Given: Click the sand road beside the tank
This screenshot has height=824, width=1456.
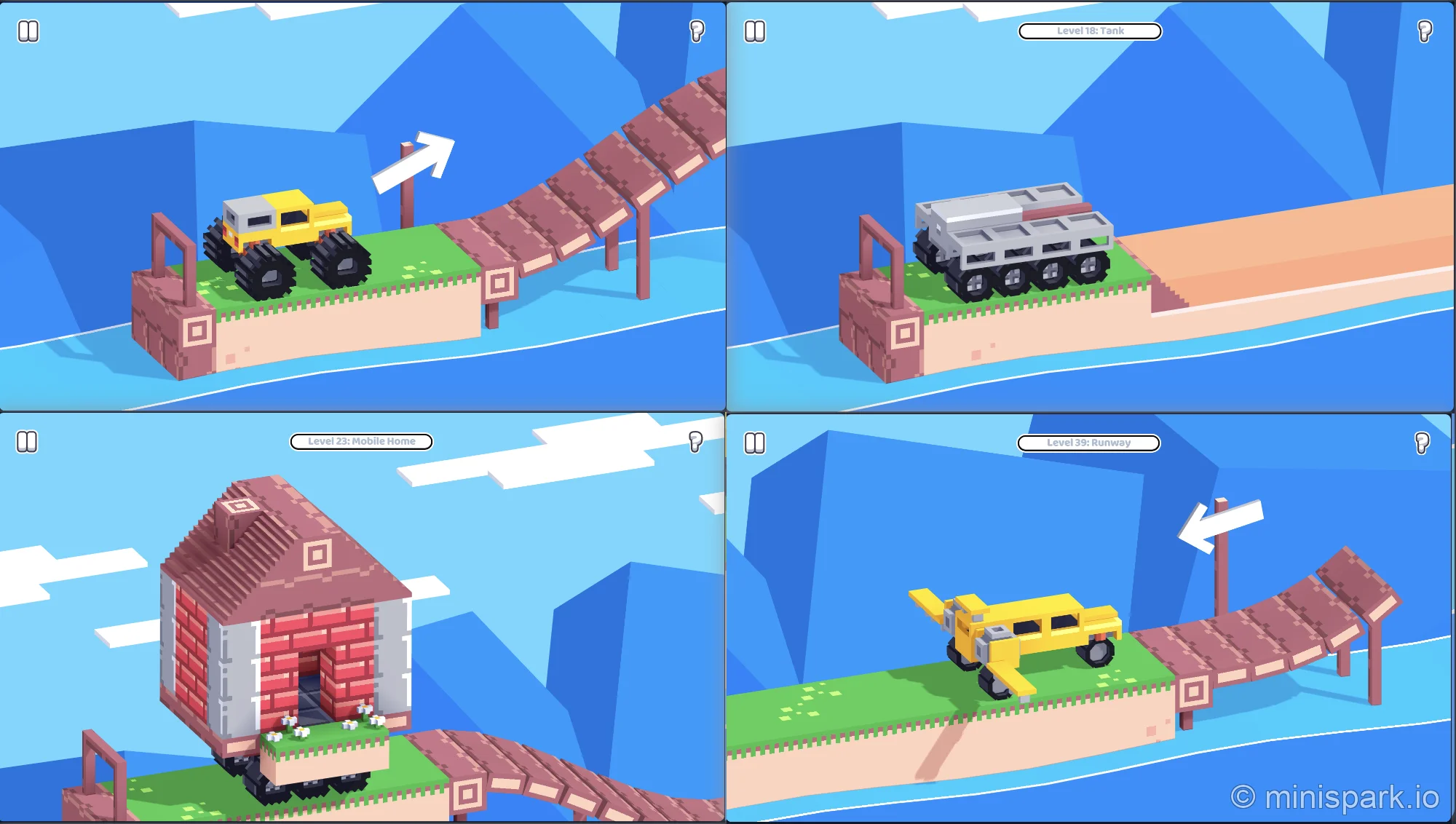Looking at the screenshot, I should click(1296, 247).
